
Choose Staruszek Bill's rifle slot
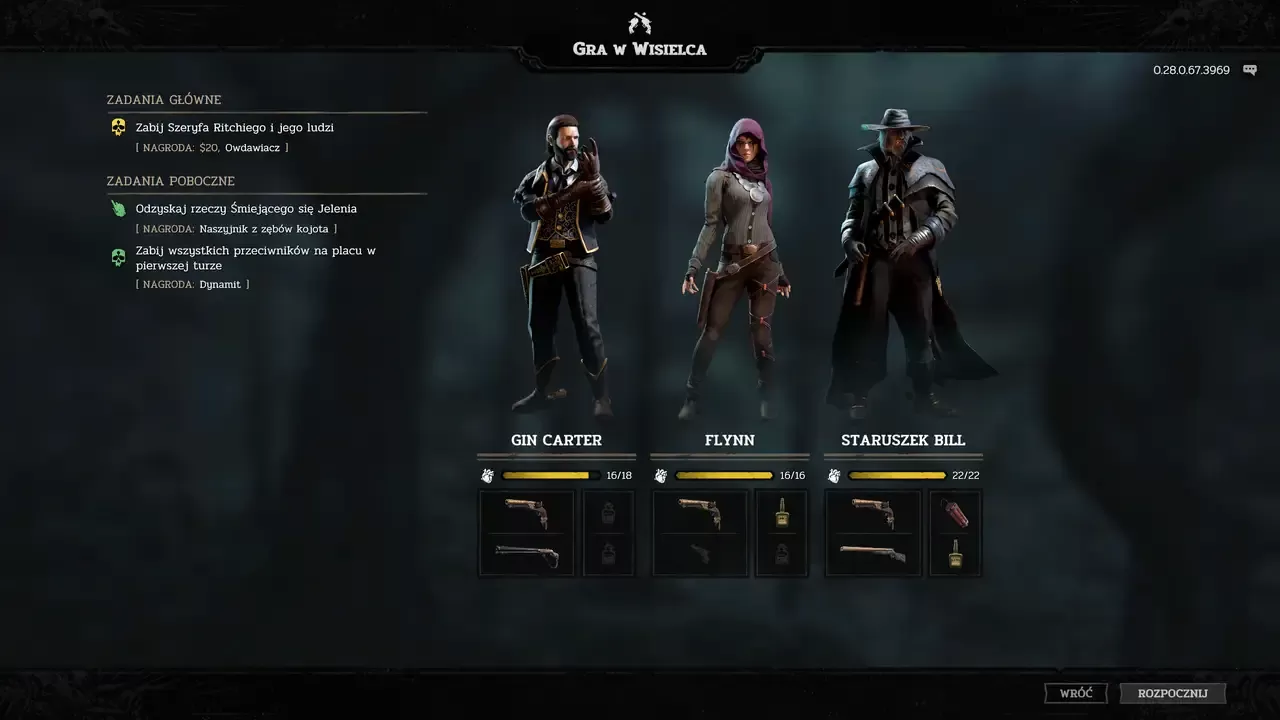click(873, 554)
